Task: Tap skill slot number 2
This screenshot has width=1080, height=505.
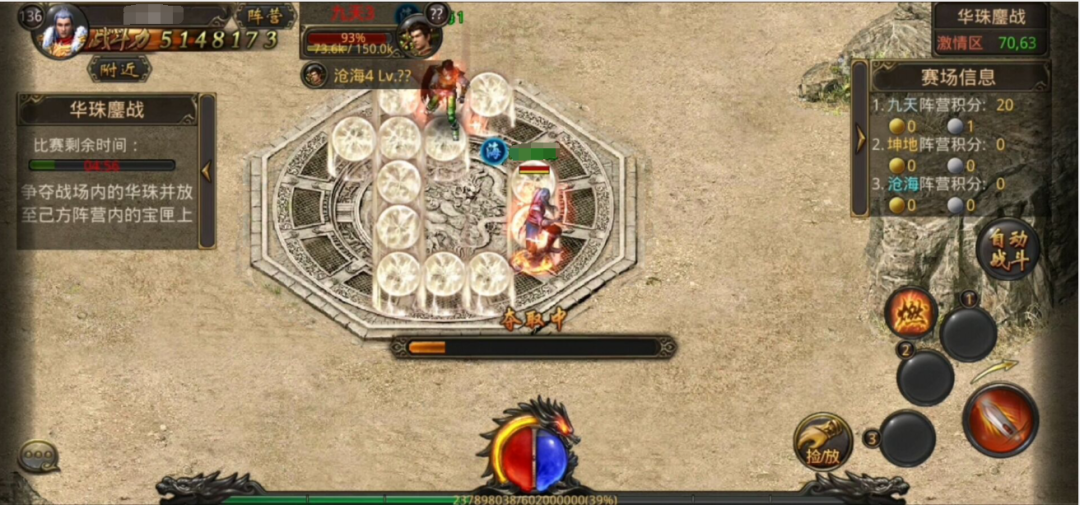Action: [x=925, y=377]
